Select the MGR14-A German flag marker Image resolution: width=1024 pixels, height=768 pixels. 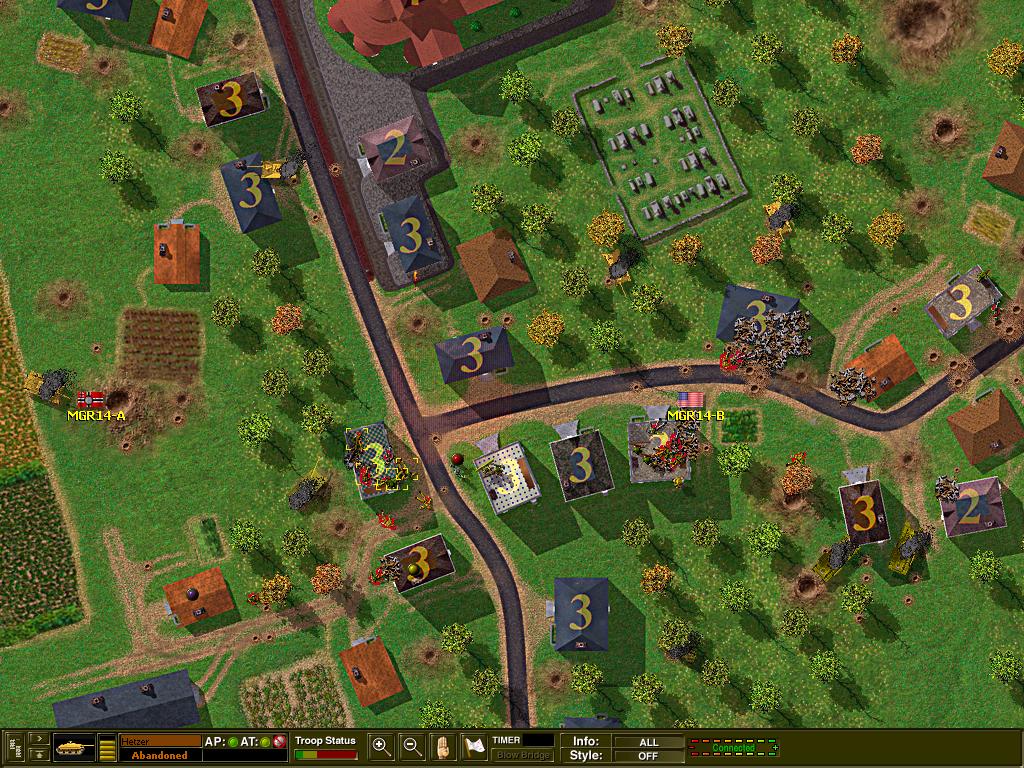90,399
